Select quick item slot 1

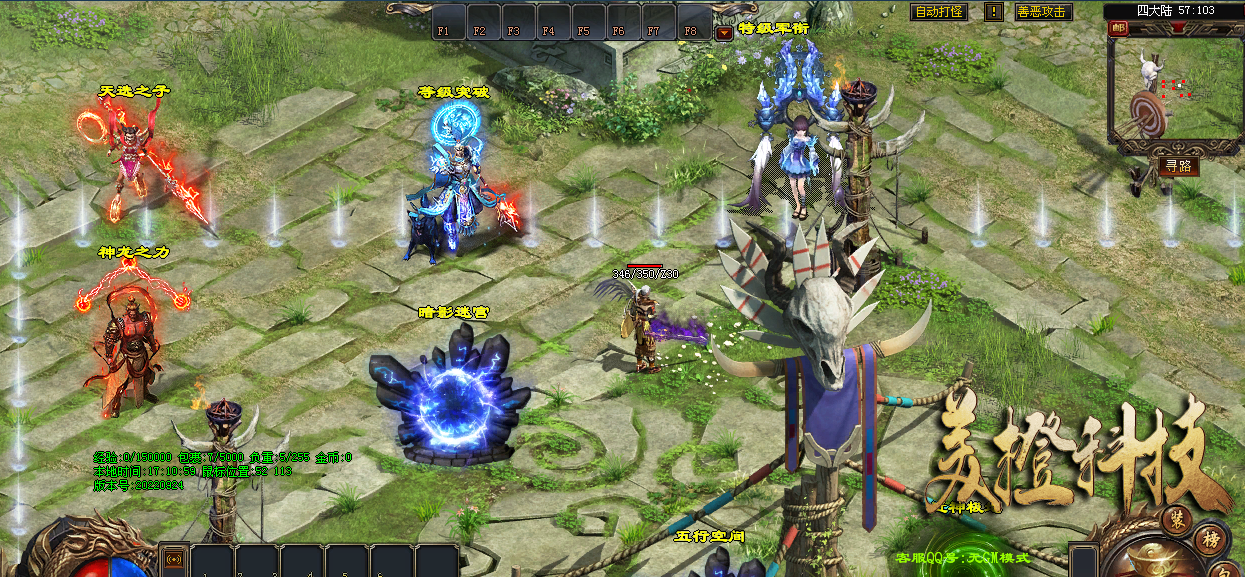click(212, 560)
